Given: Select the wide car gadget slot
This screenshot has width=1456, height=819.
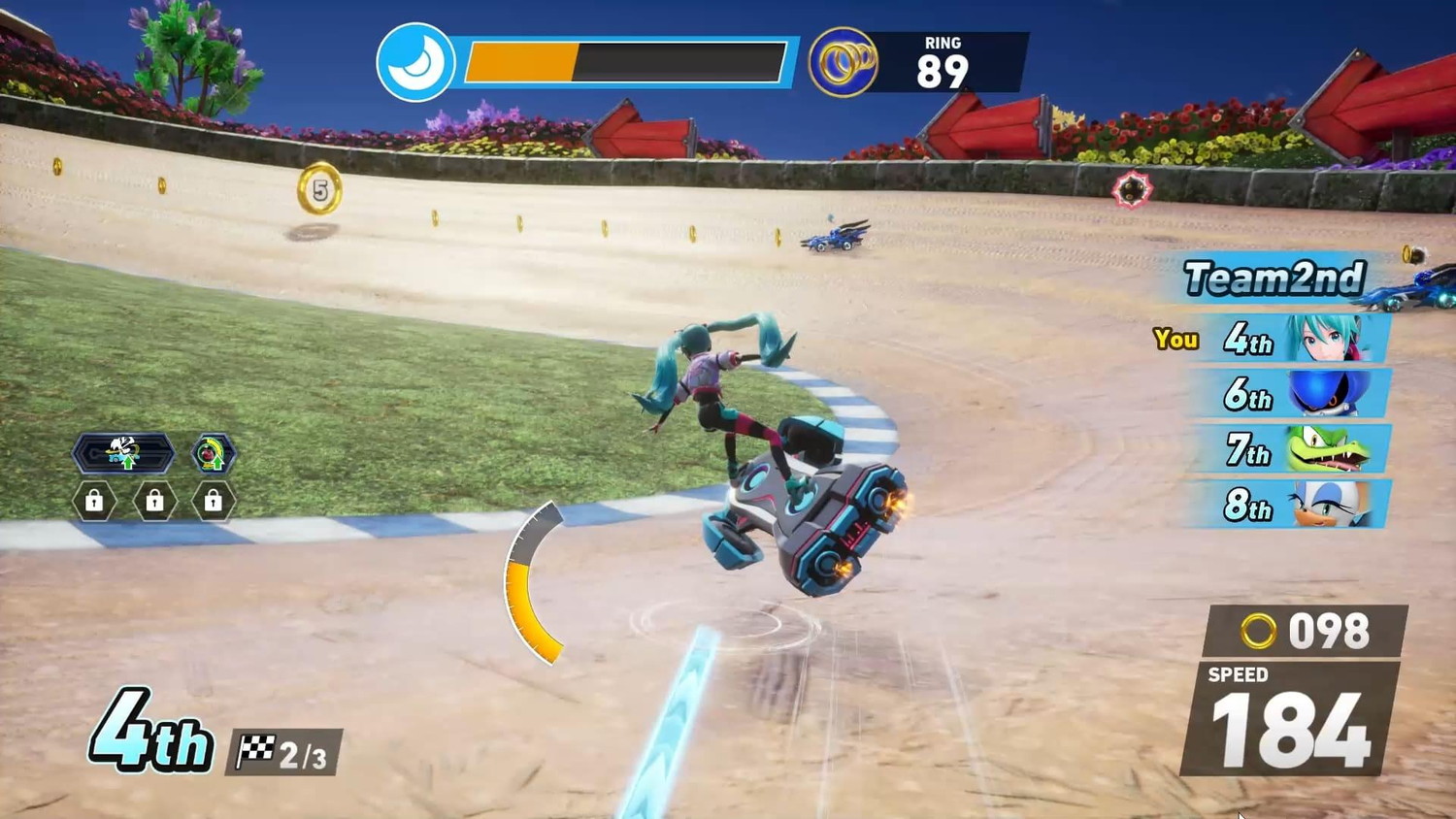Looking at the screenshot, I should 123,453.
